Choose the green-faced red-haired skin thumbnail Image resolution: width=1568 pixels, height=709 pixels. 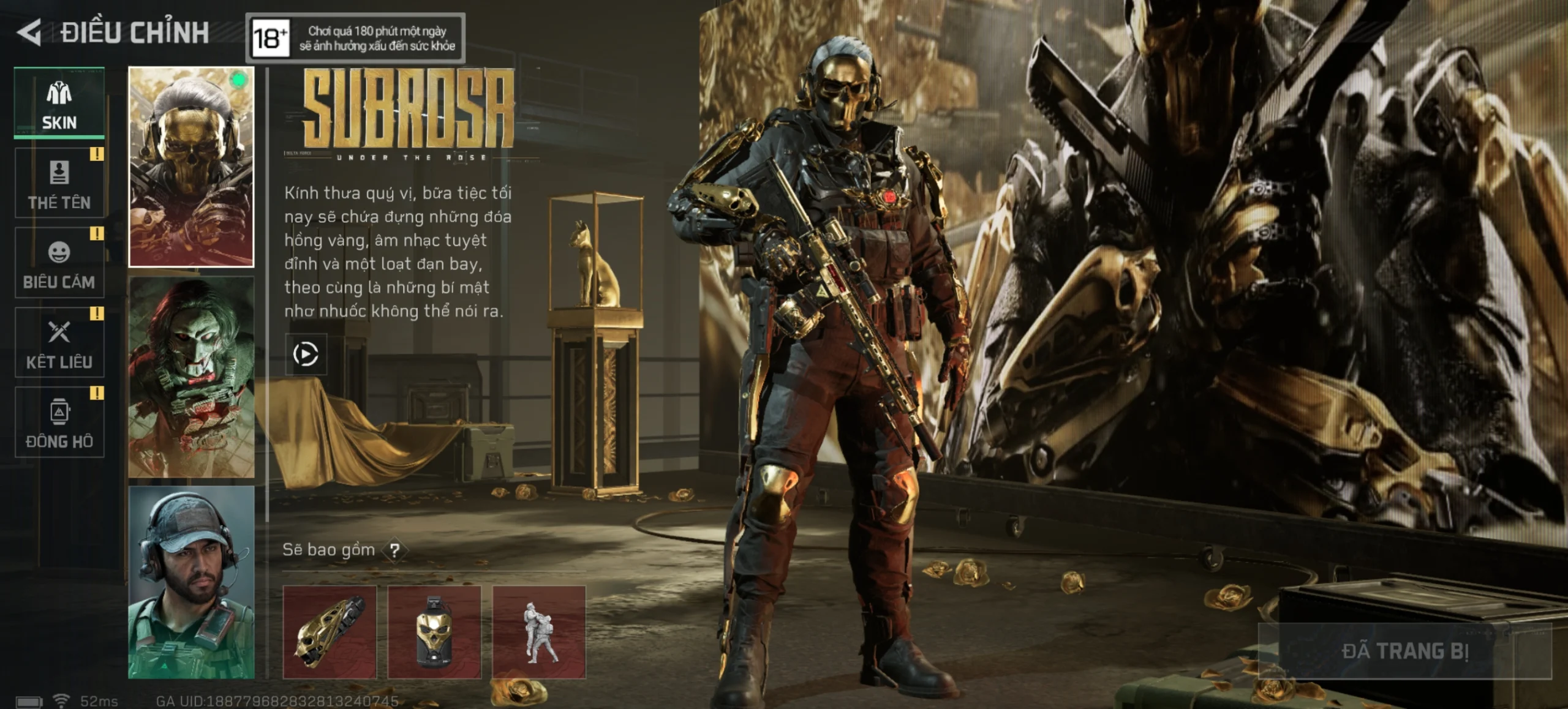point(191,377)
